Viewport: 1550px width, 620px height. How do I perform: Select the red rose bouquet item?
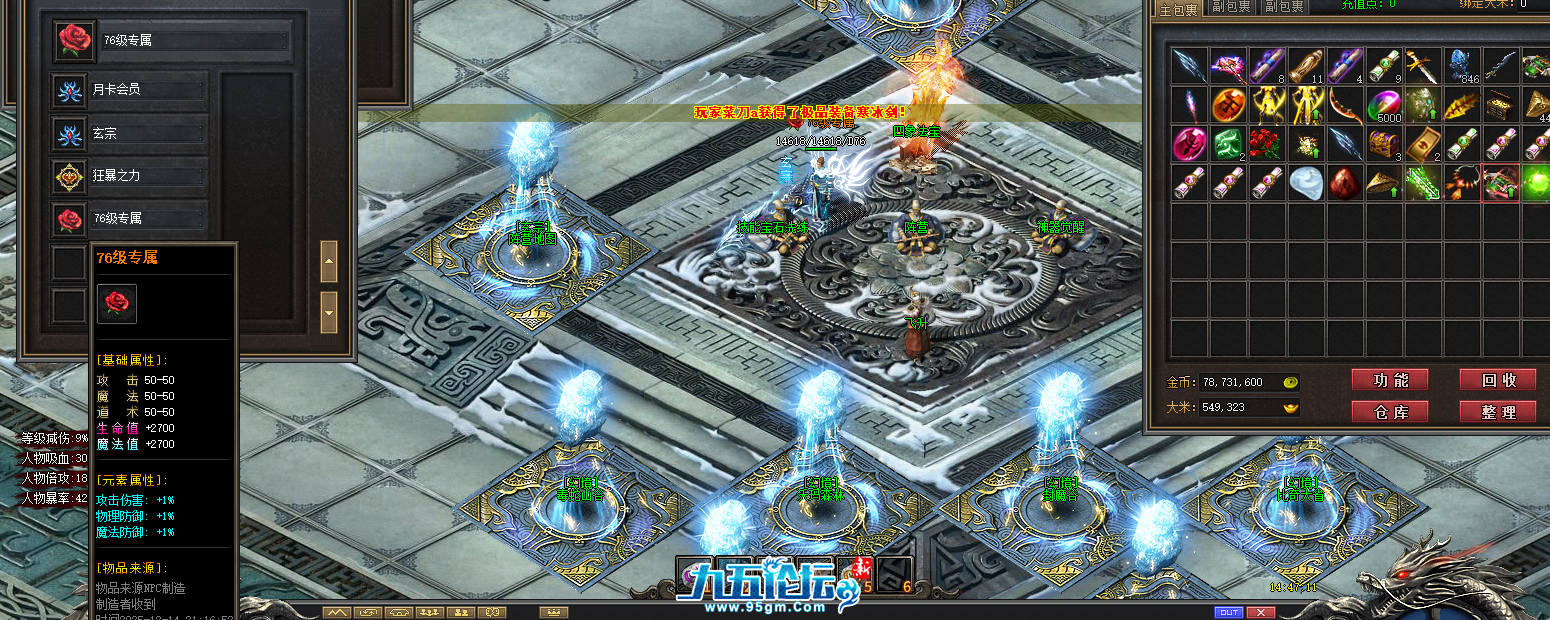[x=1267, y=144]
